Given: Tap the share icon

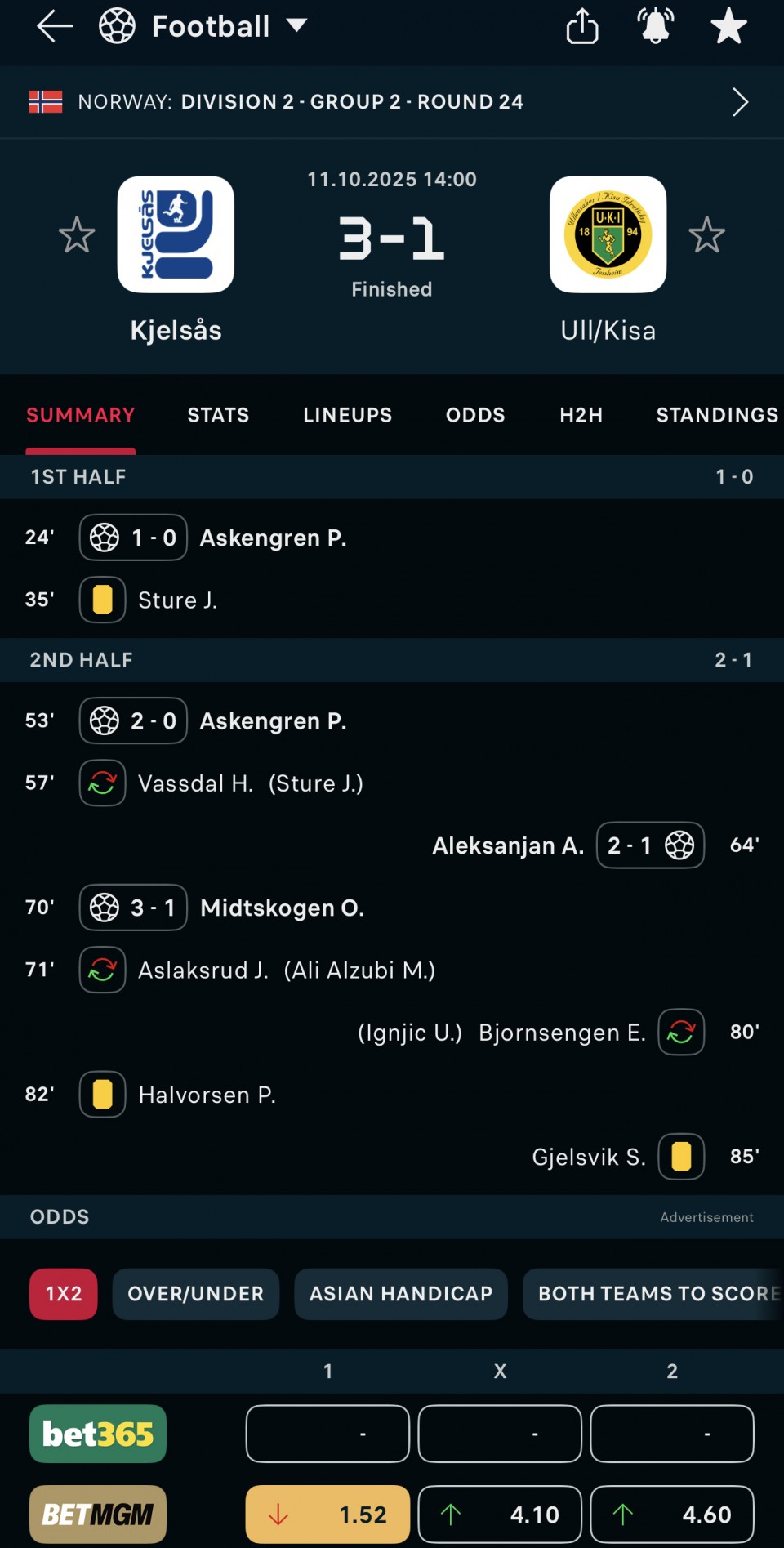Looking at the screenshot, I should coord(581,27).
